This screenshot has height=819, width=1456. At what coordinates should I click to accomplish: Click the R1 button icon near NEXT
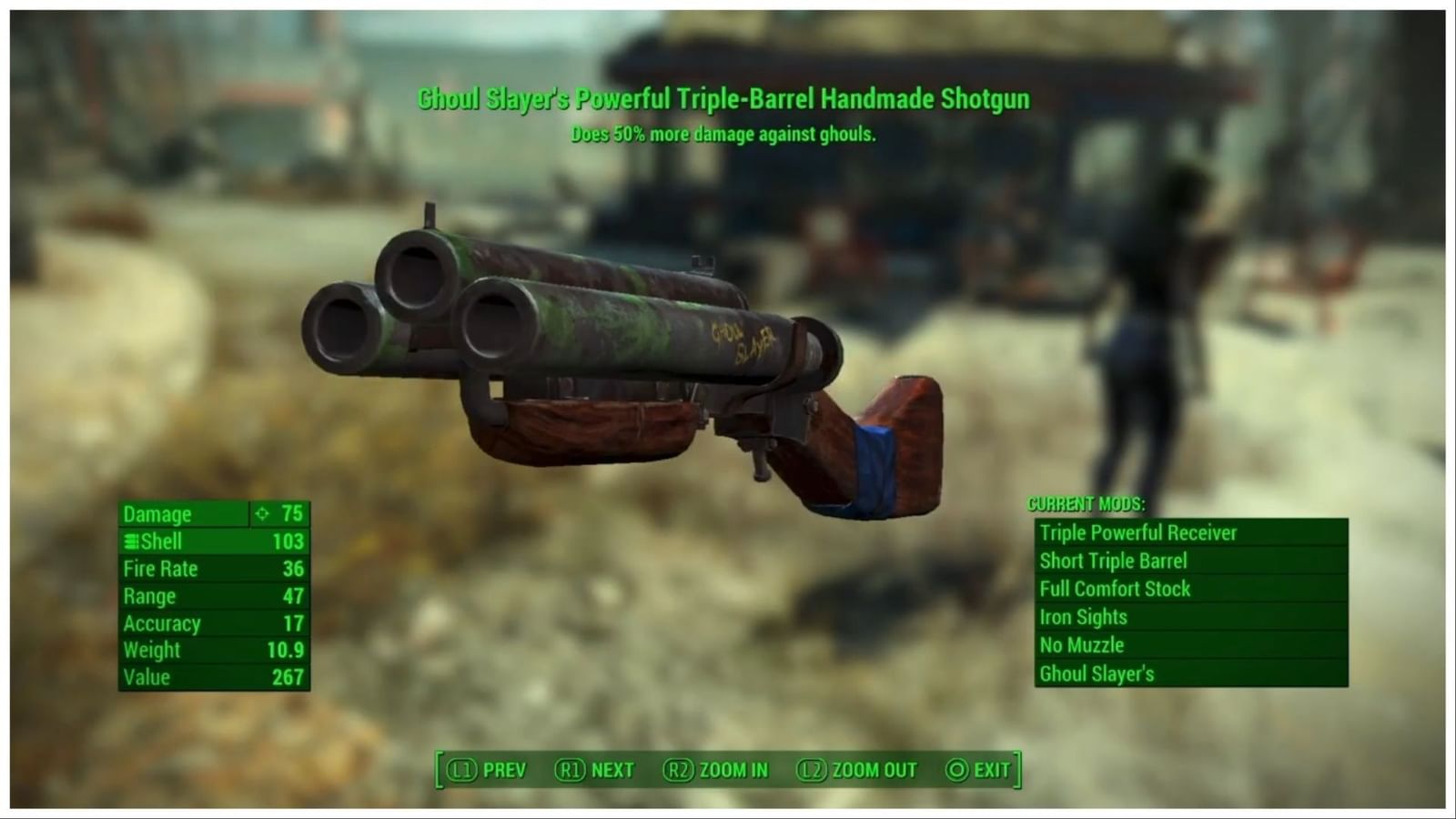571,769
